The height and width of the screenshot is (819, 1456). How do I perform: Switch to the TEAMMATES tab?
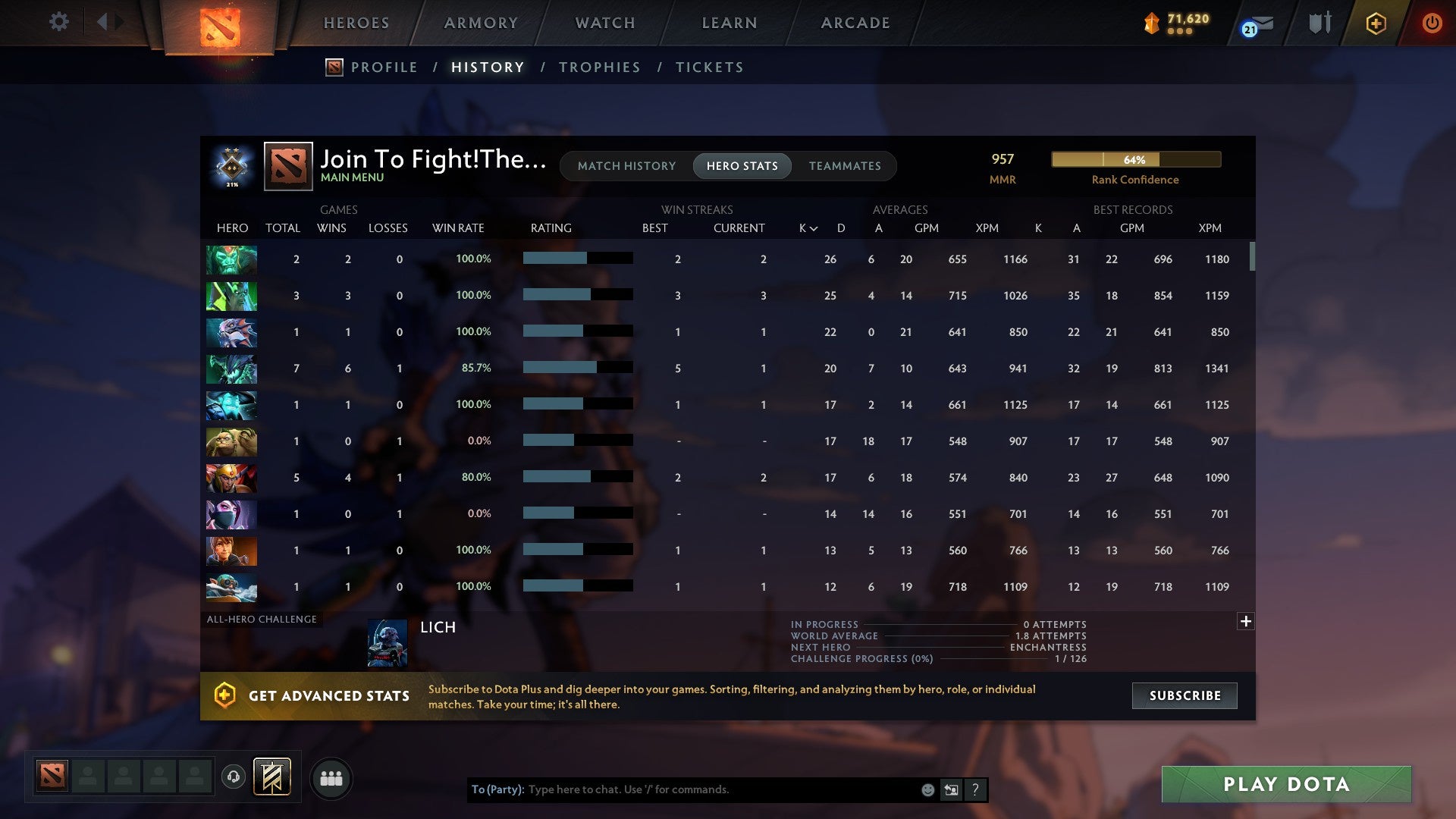click(845, 165)
